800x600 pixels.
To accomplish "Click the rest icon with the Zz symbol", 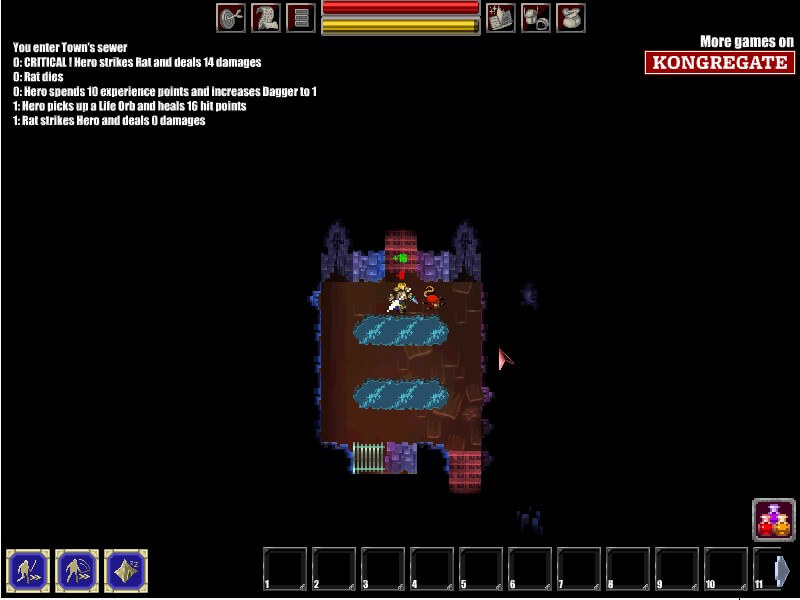I will click(x=126, y=570).
